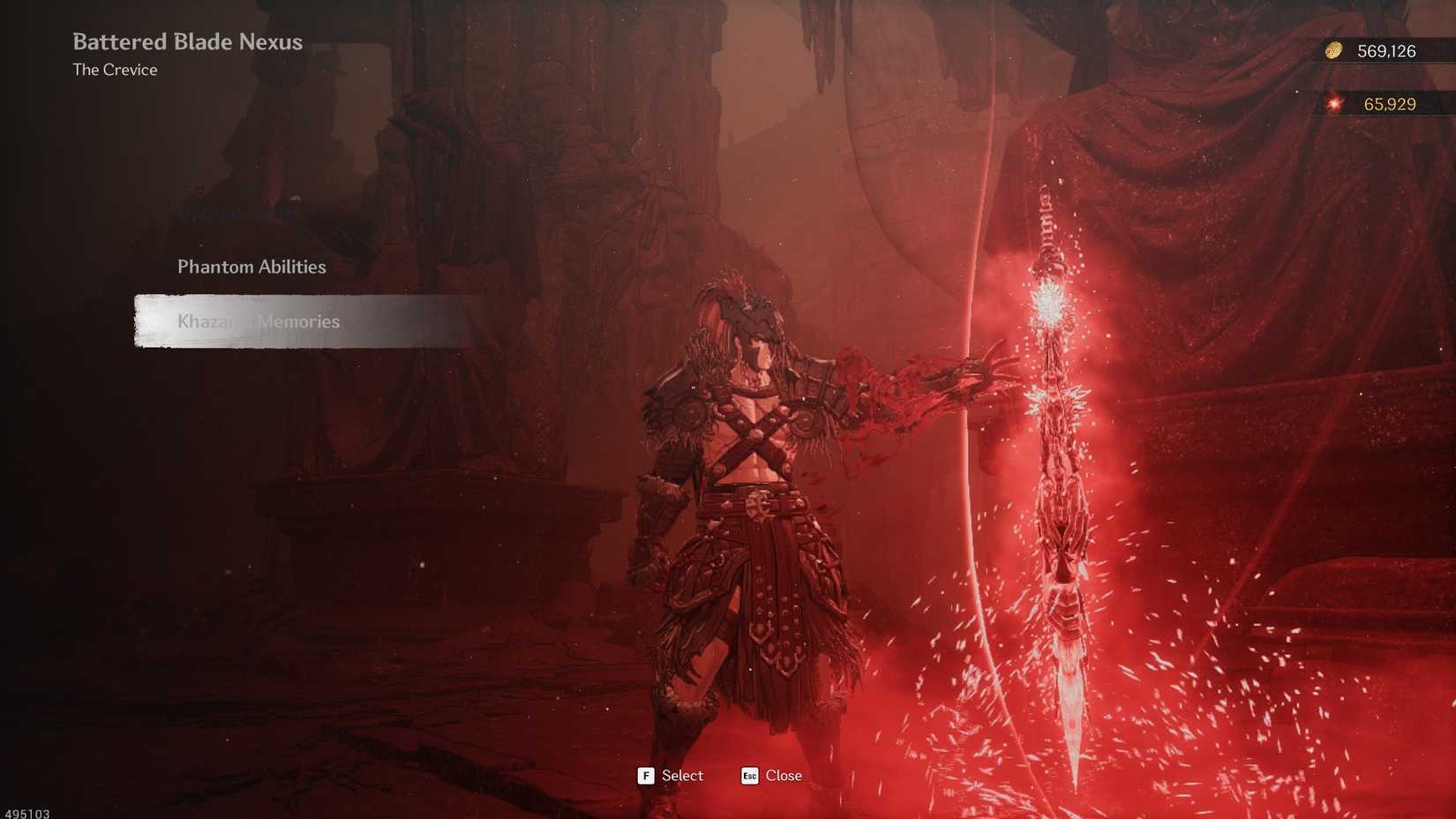The height and width of the screenshot is (819, 1456).
Task: Click the white highlight bar behind Khazan's Memories
Action: 300,321
